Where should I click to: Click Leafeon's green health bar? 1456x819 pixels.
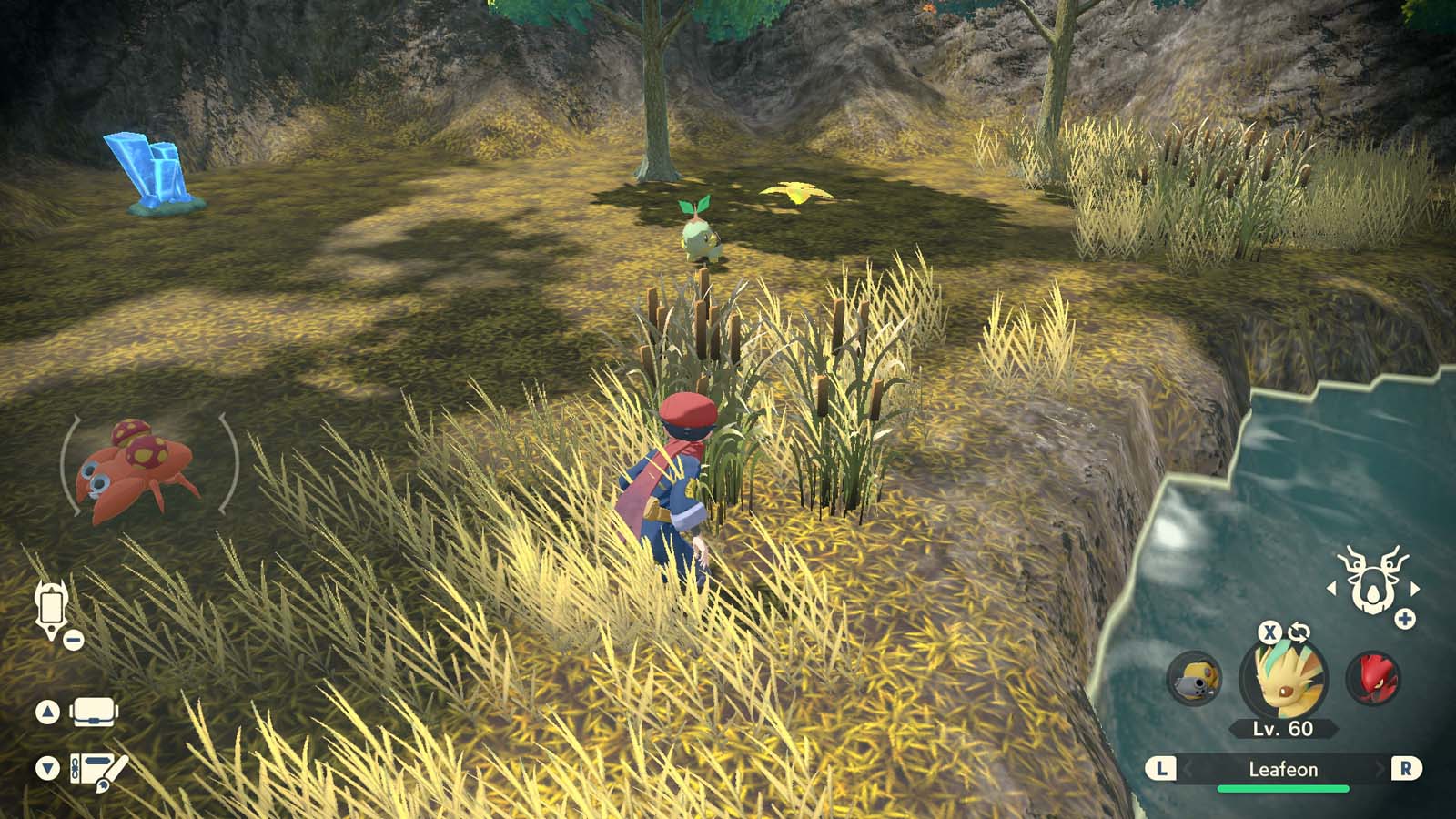coord(1283,788)
